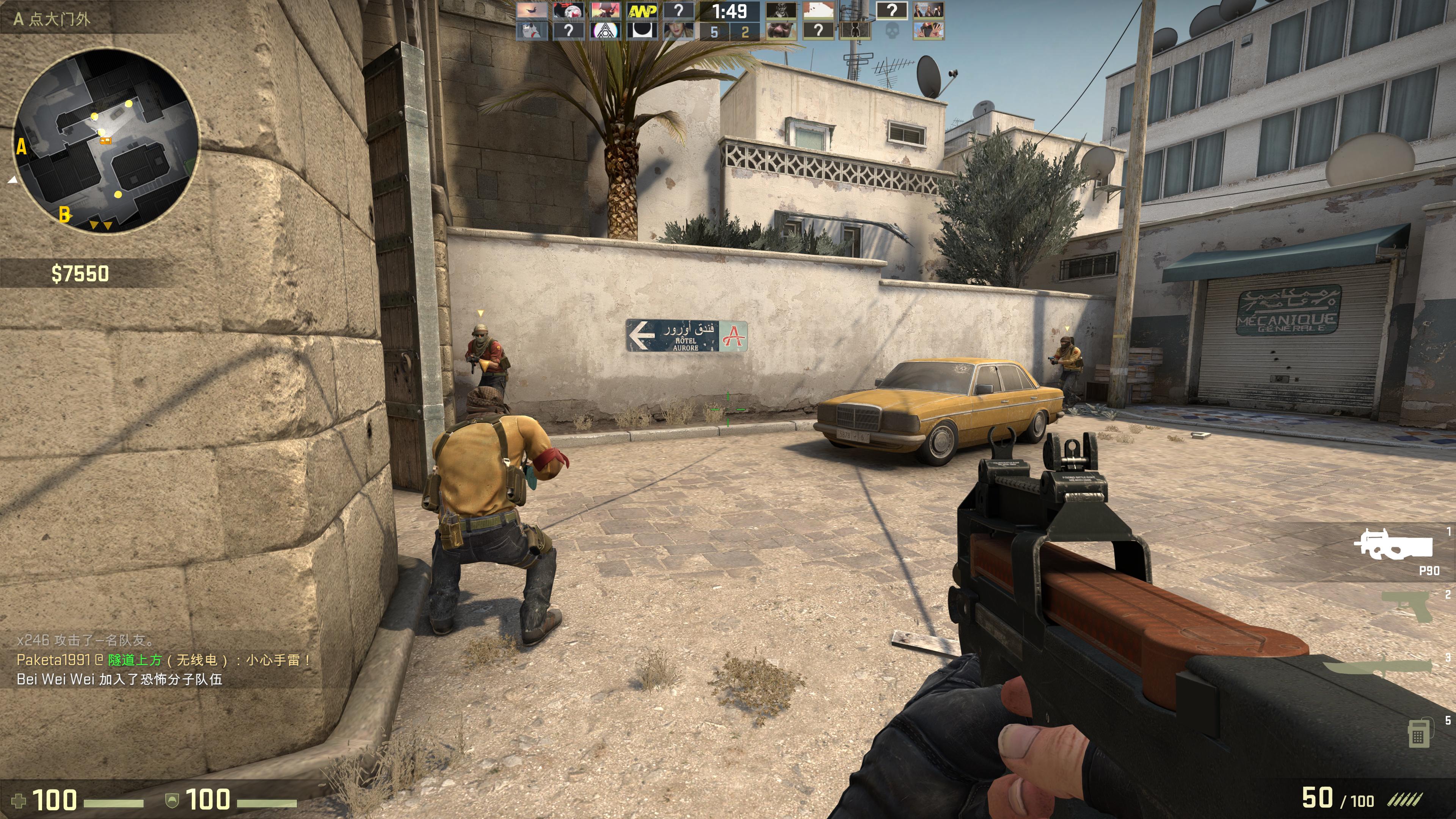This screenshot has width=1456, height=819.
Task: Select the flying bird sunset avatar
Action: 531,11
